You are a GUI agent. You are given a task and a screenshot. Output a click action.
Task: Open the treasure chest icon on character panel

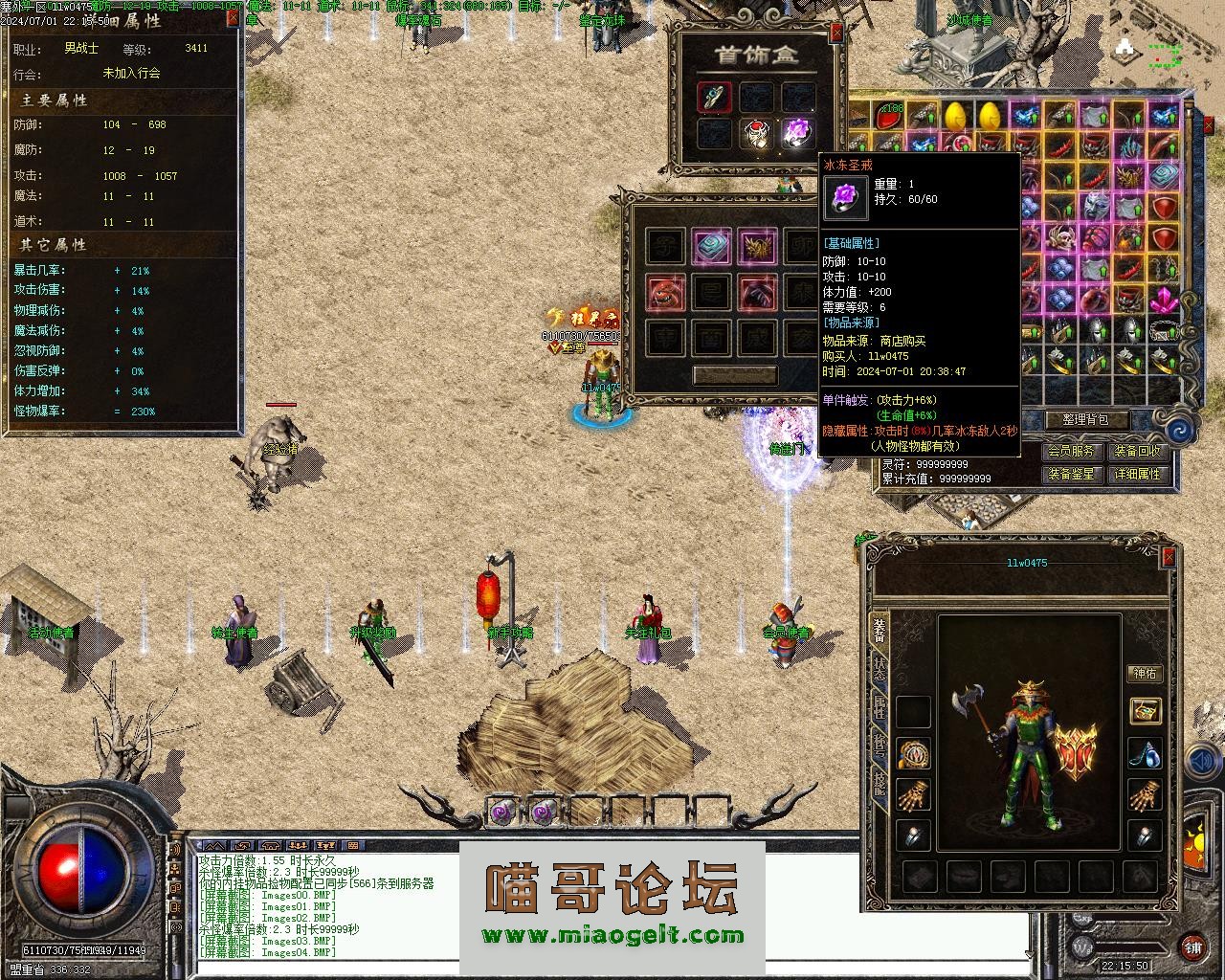coord(1145,710)
